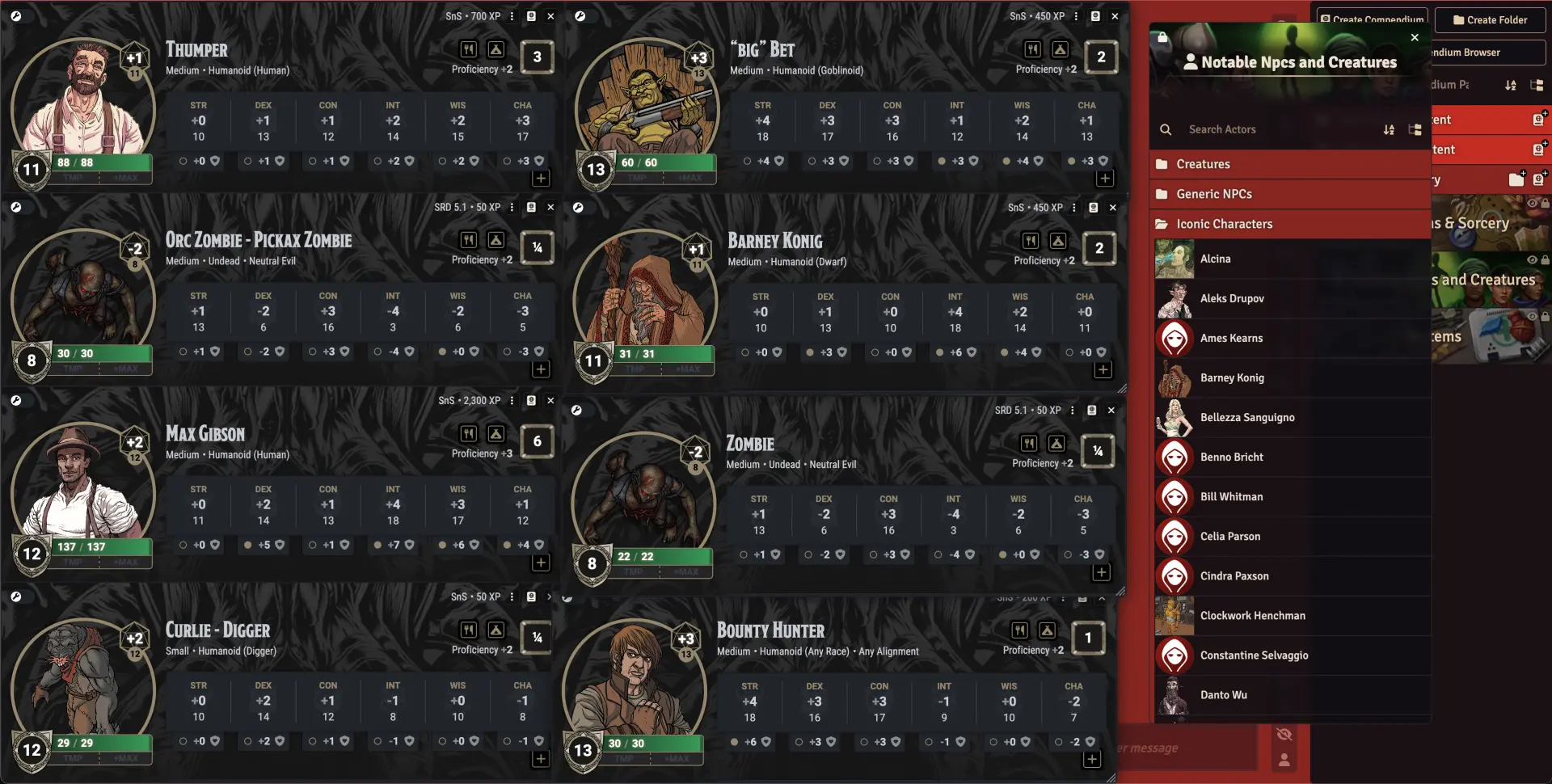Image resolution: width=1552 pixels, height=784 pixels.
Task: Toggle Max Gibson's INT save proficiency
Action: [377, 546]
